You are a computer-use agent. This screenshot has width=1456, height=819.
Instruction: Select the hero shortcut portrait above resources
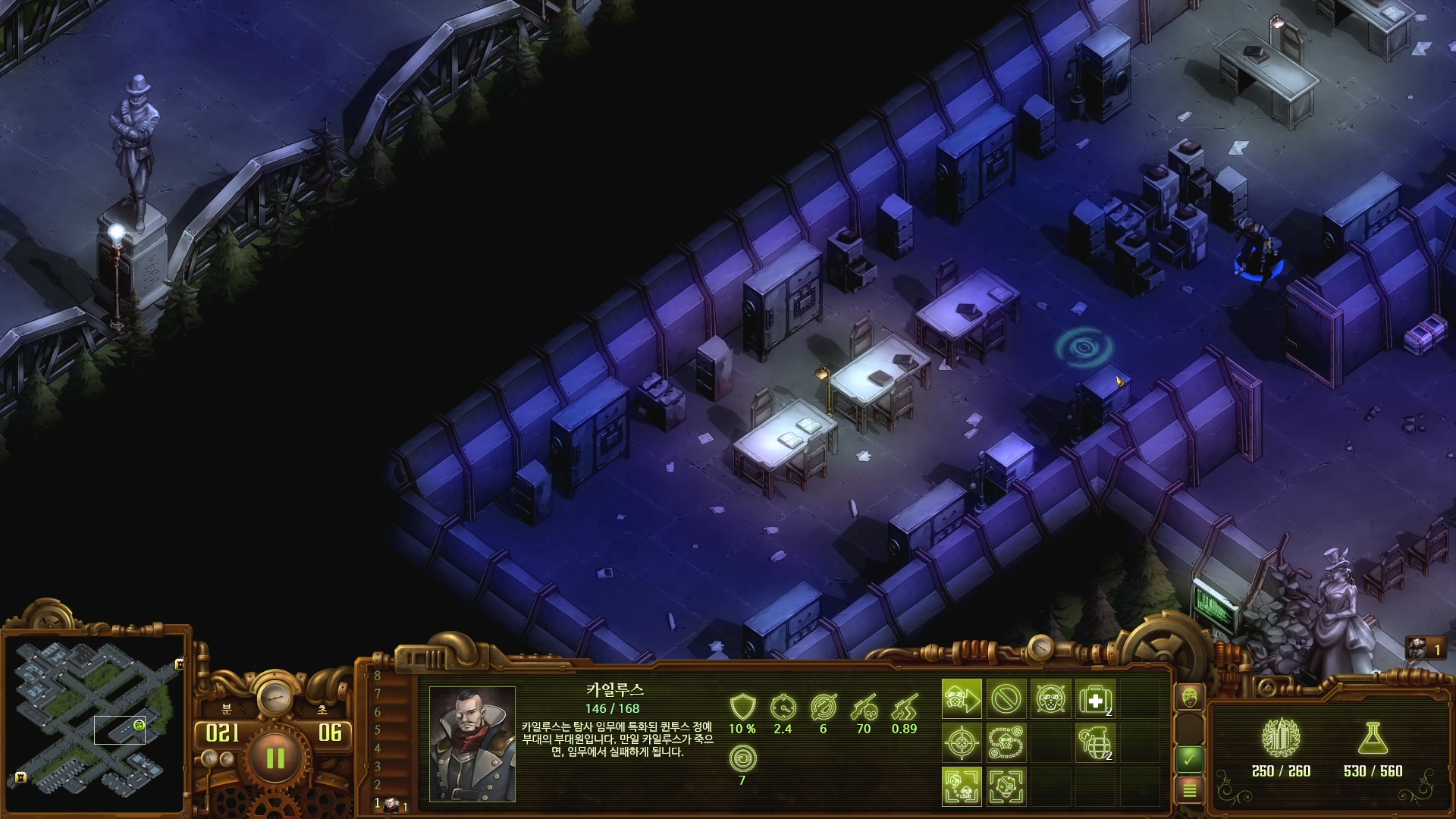pos(1417,648)
